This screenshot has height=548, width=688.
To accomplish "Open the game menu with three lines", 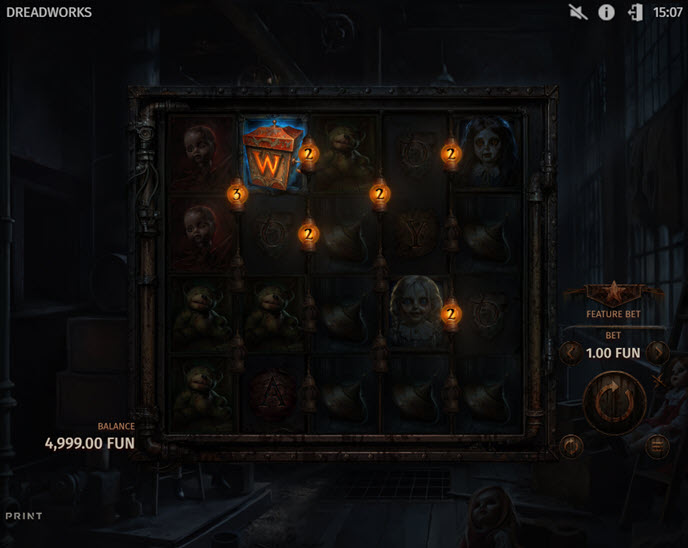I will [657, 445].
